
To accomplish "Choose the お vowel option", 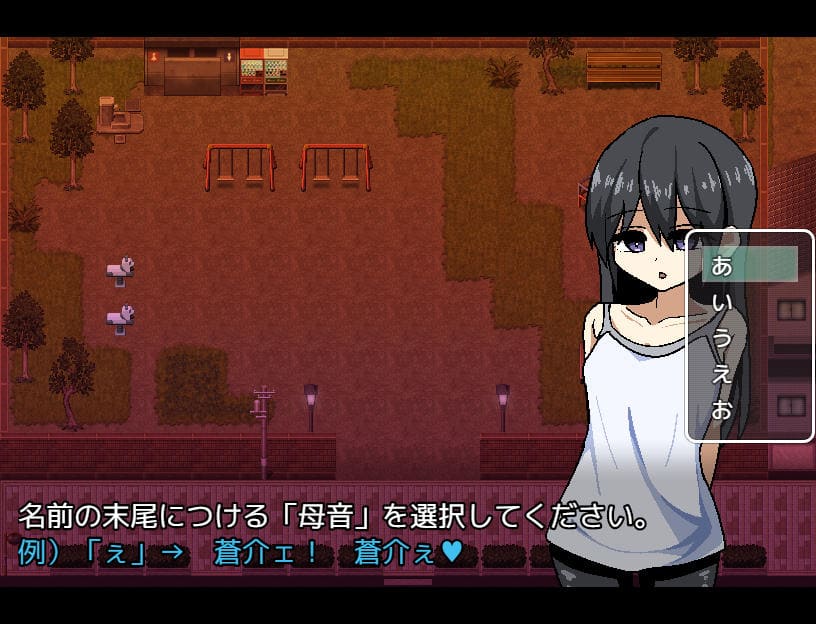I will tap(749, 409).
